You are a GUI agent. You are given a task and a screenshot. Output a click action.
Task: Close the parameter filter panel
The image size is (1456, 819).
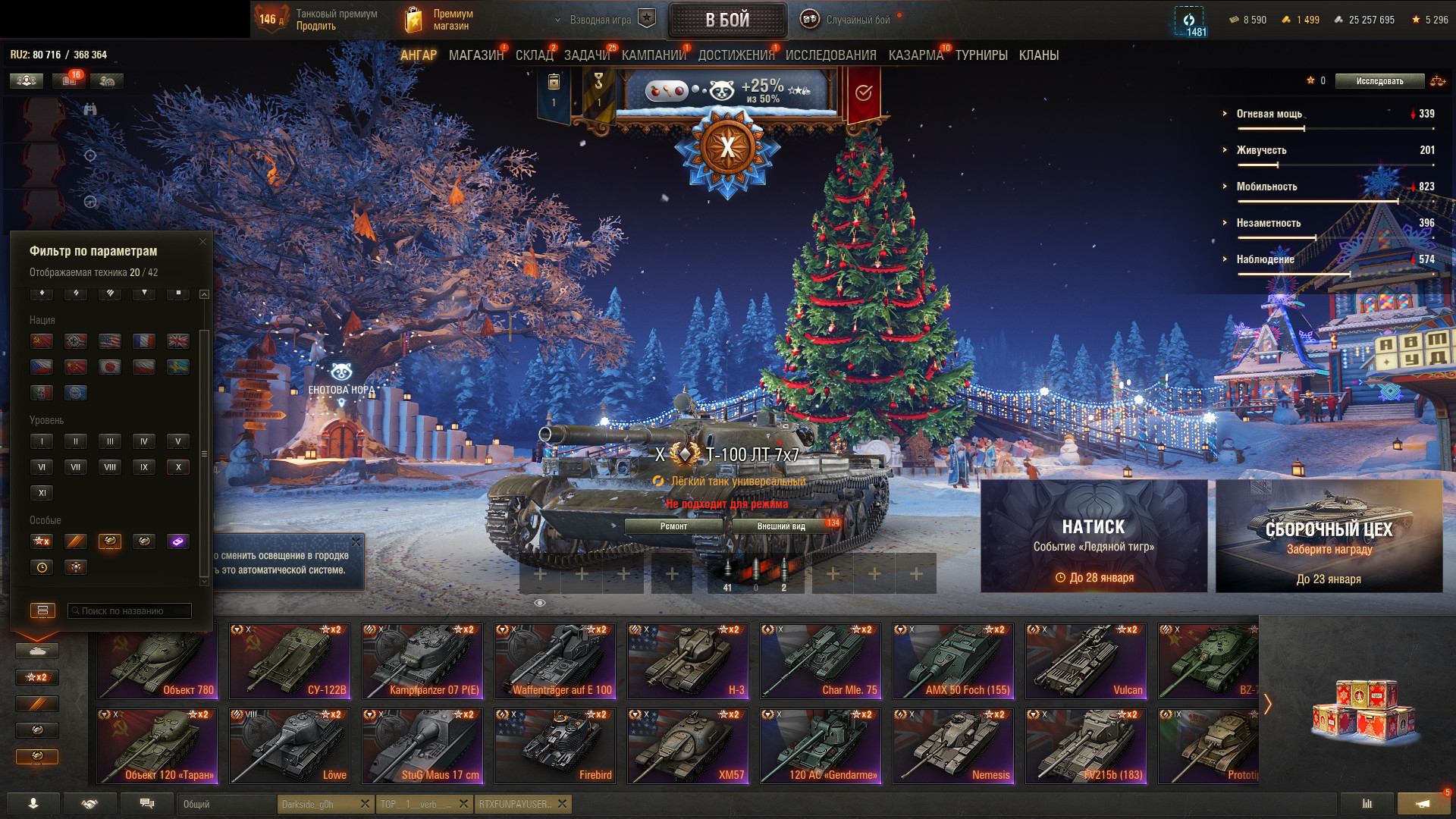(x=202, y=242)
